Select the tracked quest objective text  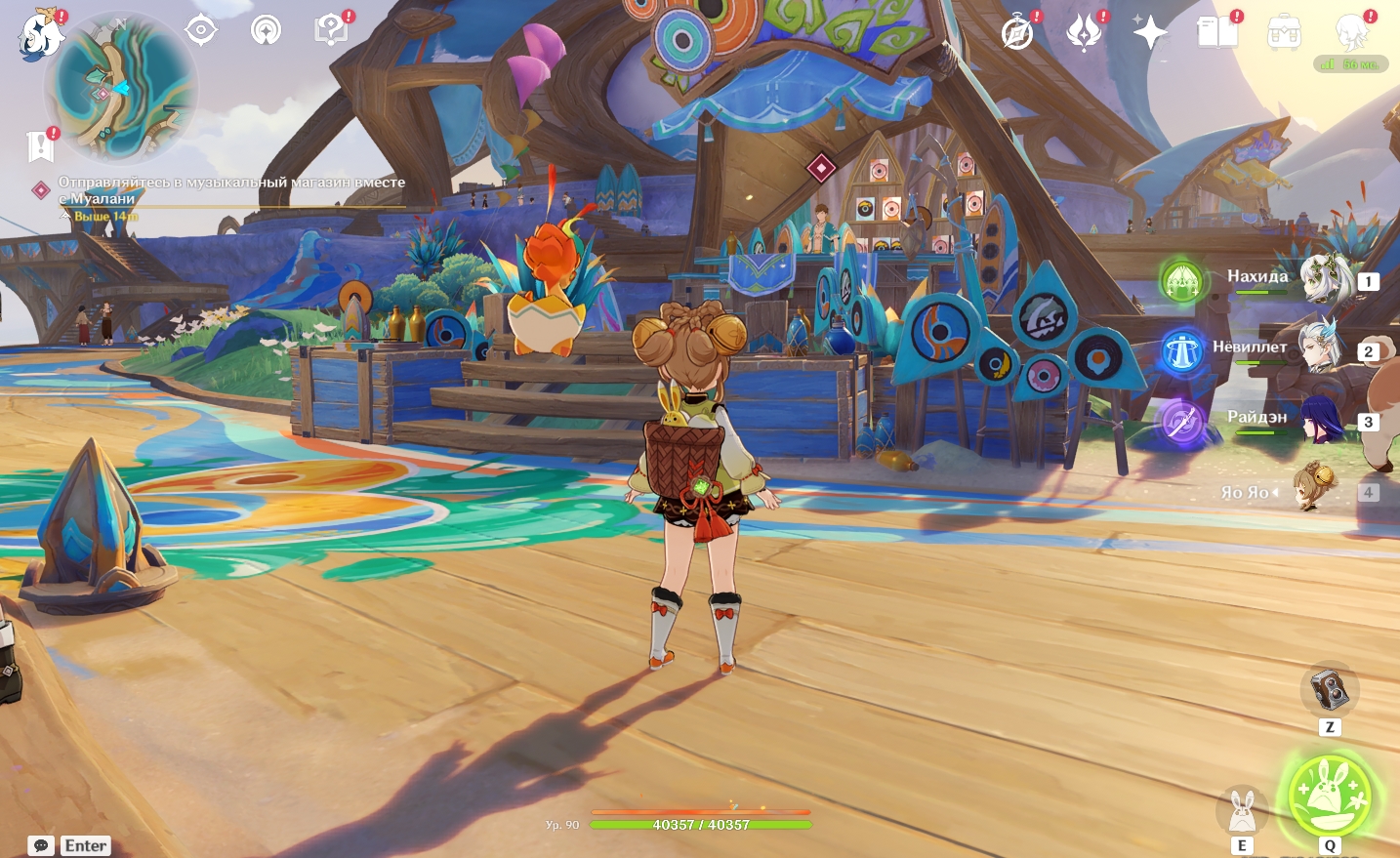pyautogui.click(x=230, y=190)
